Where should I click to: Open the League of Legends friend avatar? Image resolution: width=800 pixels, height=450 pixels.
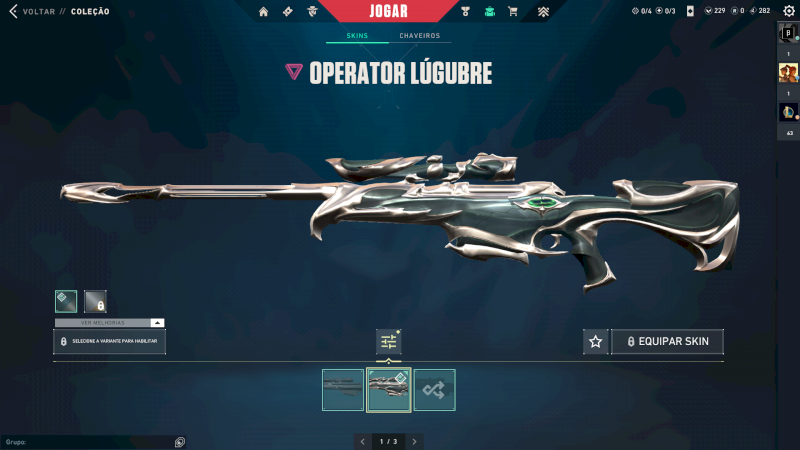coord(788,112)
